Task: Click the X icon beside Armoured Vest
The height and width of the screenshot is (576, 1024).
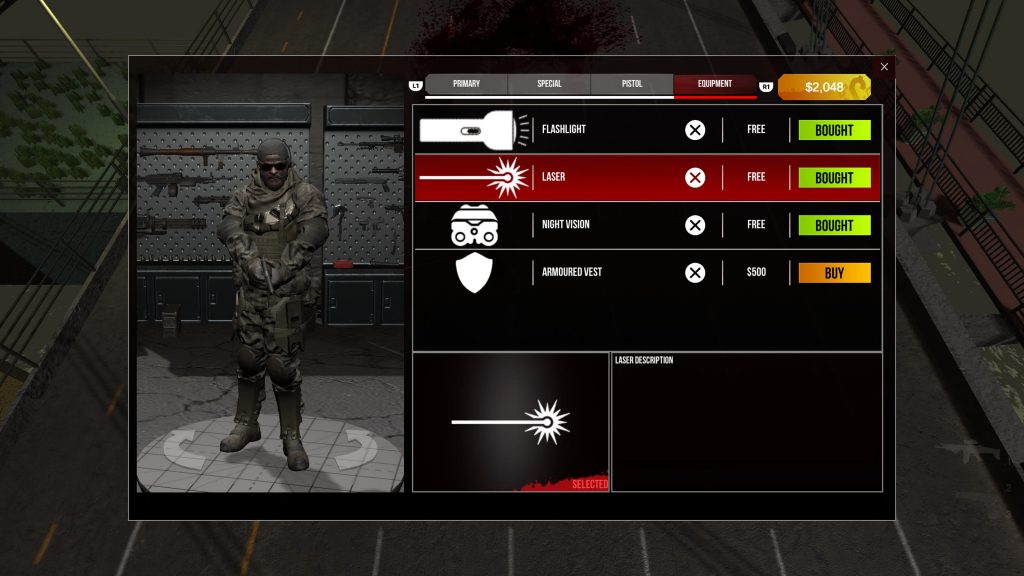Action: pos(695,273)
